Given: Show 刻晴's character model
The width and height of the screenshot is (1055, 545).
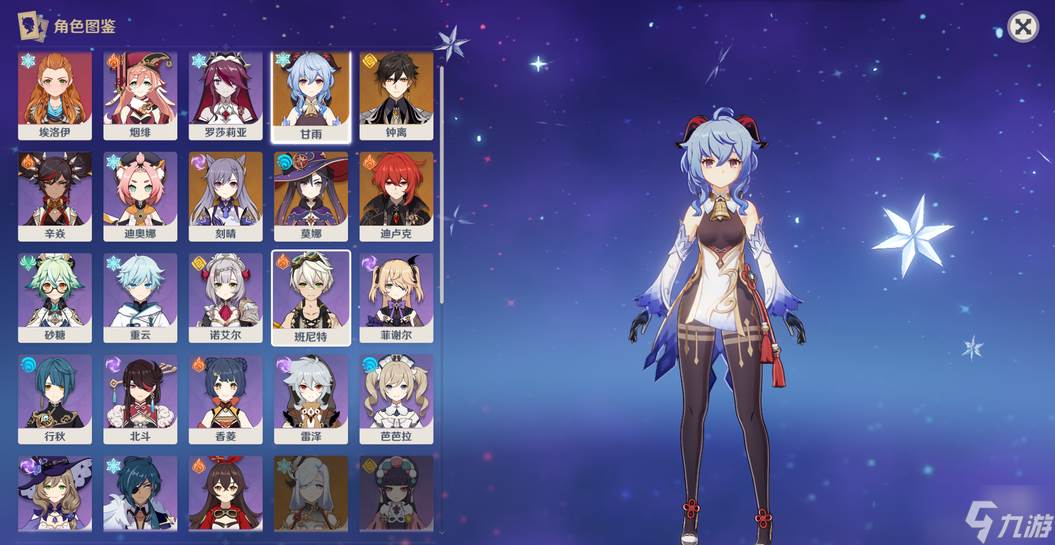Looking at the screenshot, I should coord(225,194).
